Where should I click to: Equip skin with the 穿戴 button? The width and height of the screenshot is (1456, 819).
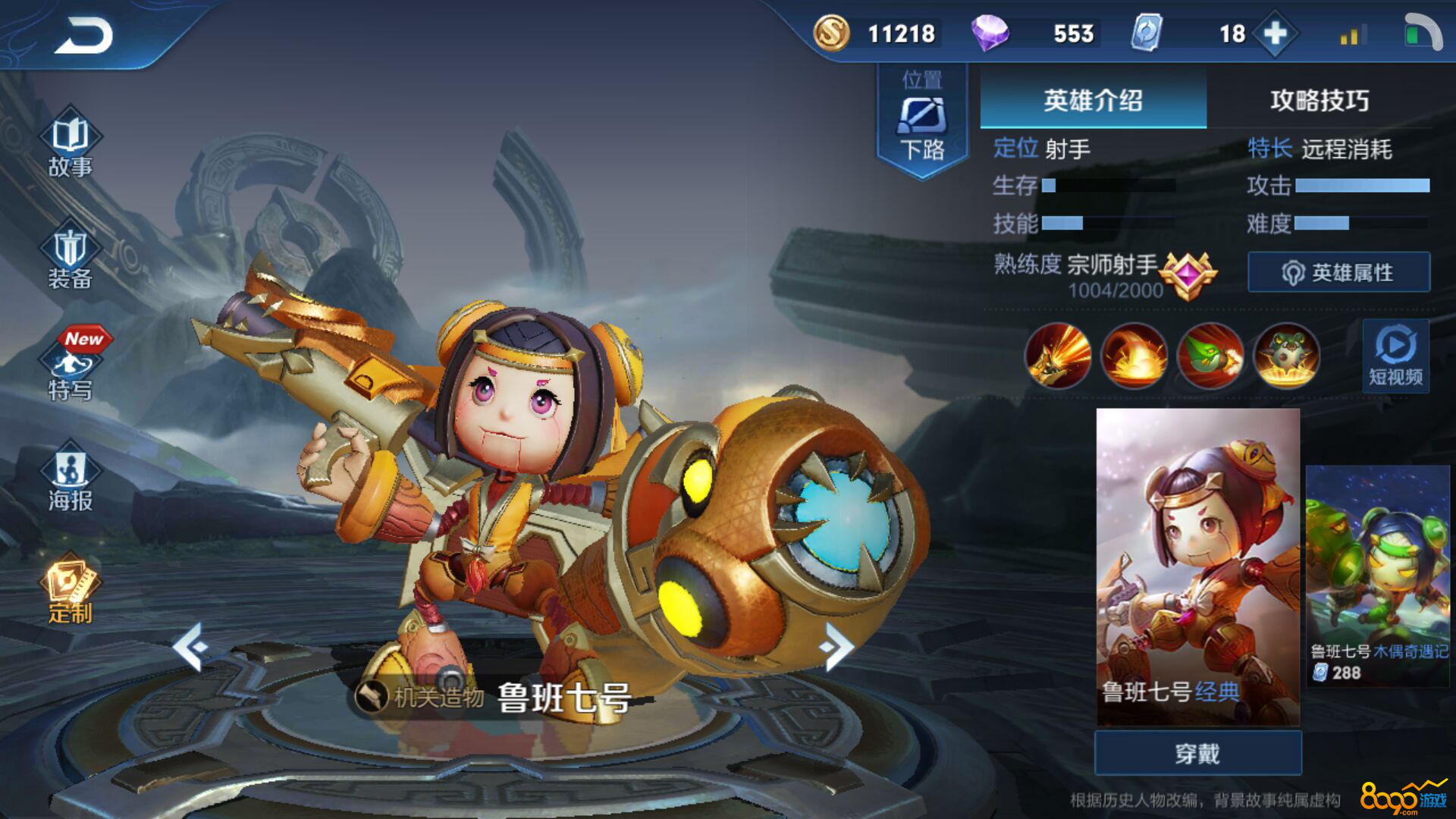1197,753
